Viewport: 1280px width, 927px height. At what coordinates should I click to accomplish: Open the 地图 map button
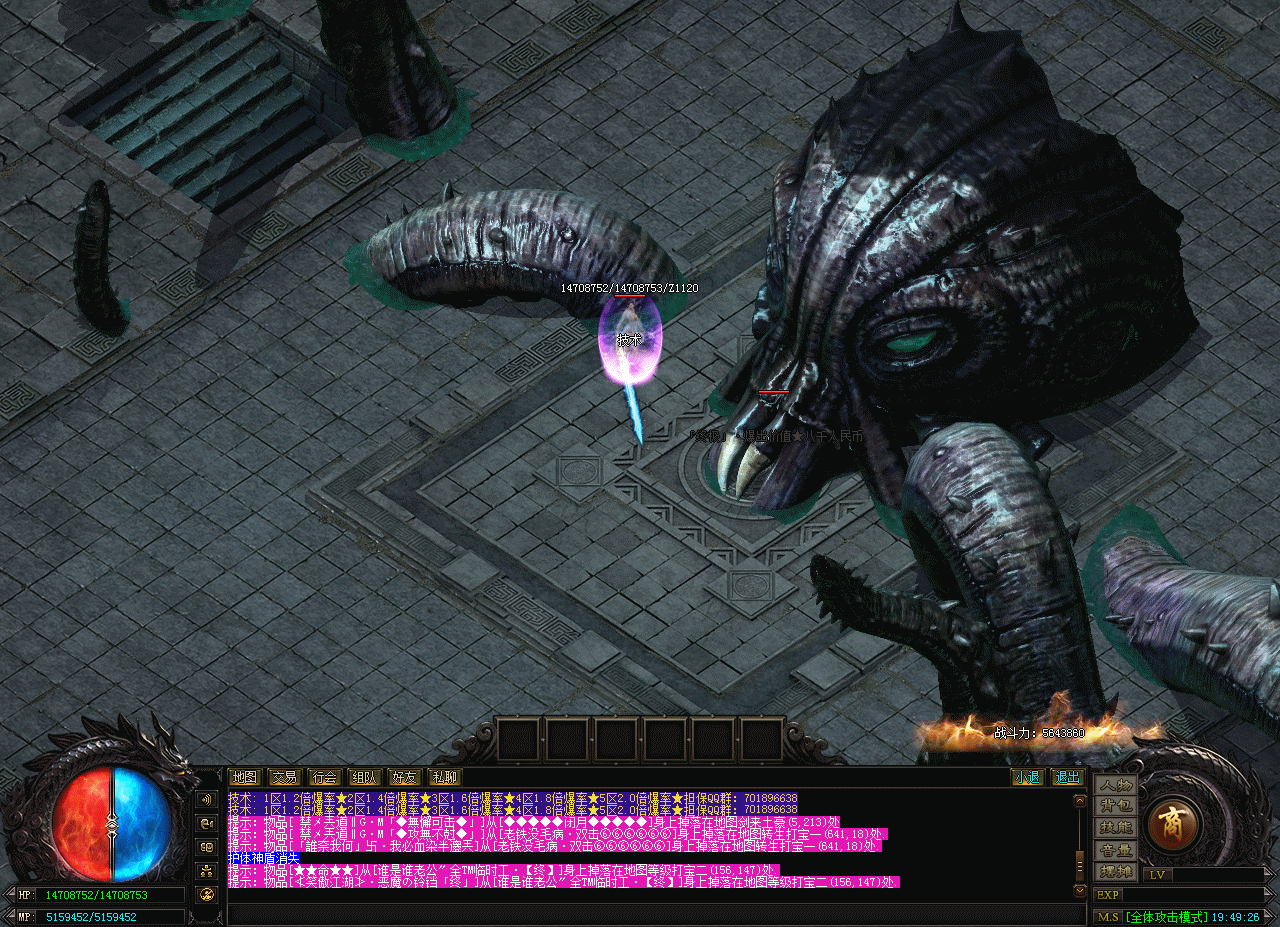244,777
